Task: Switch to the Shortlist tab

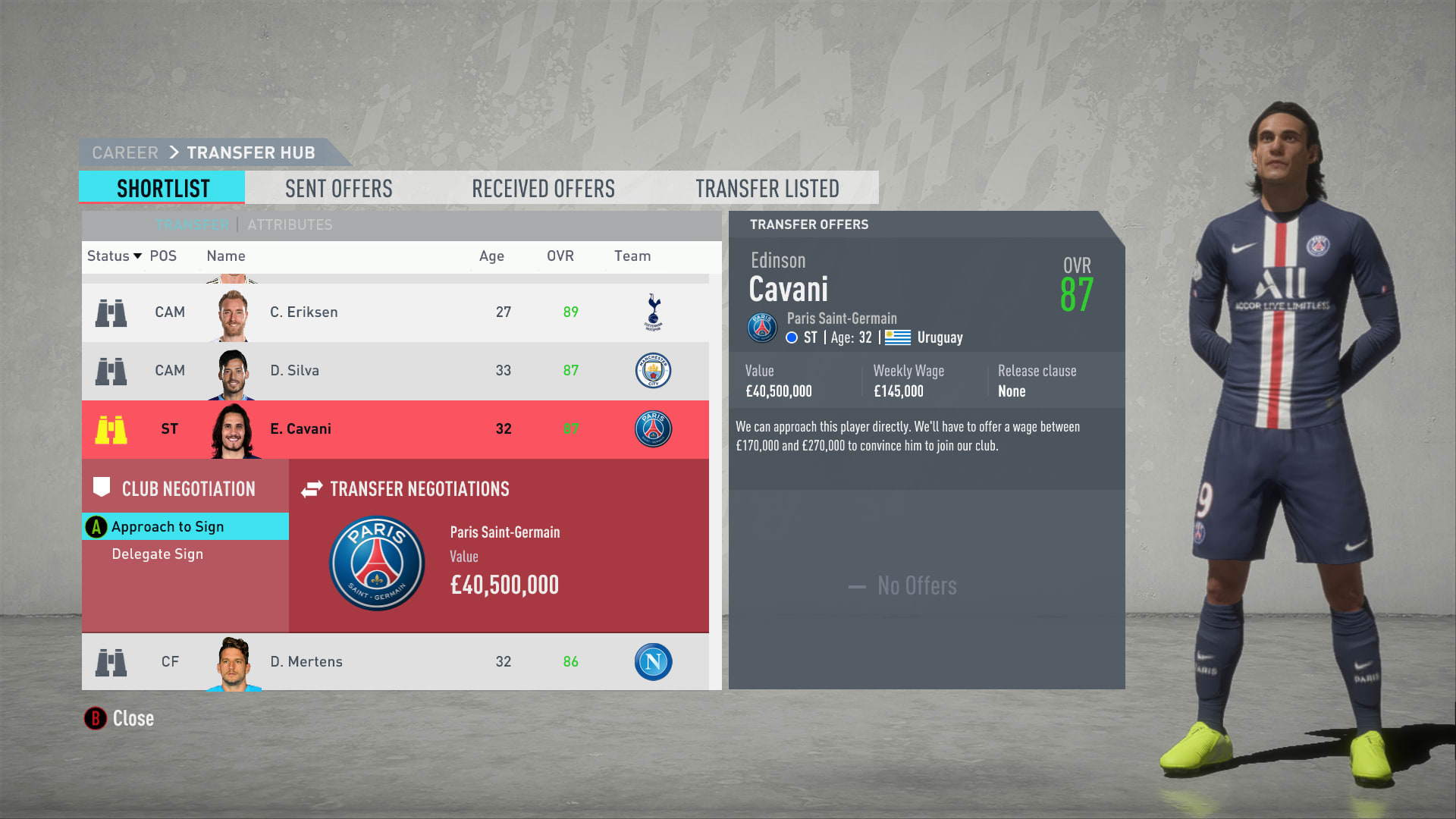Action: (162, 188)
